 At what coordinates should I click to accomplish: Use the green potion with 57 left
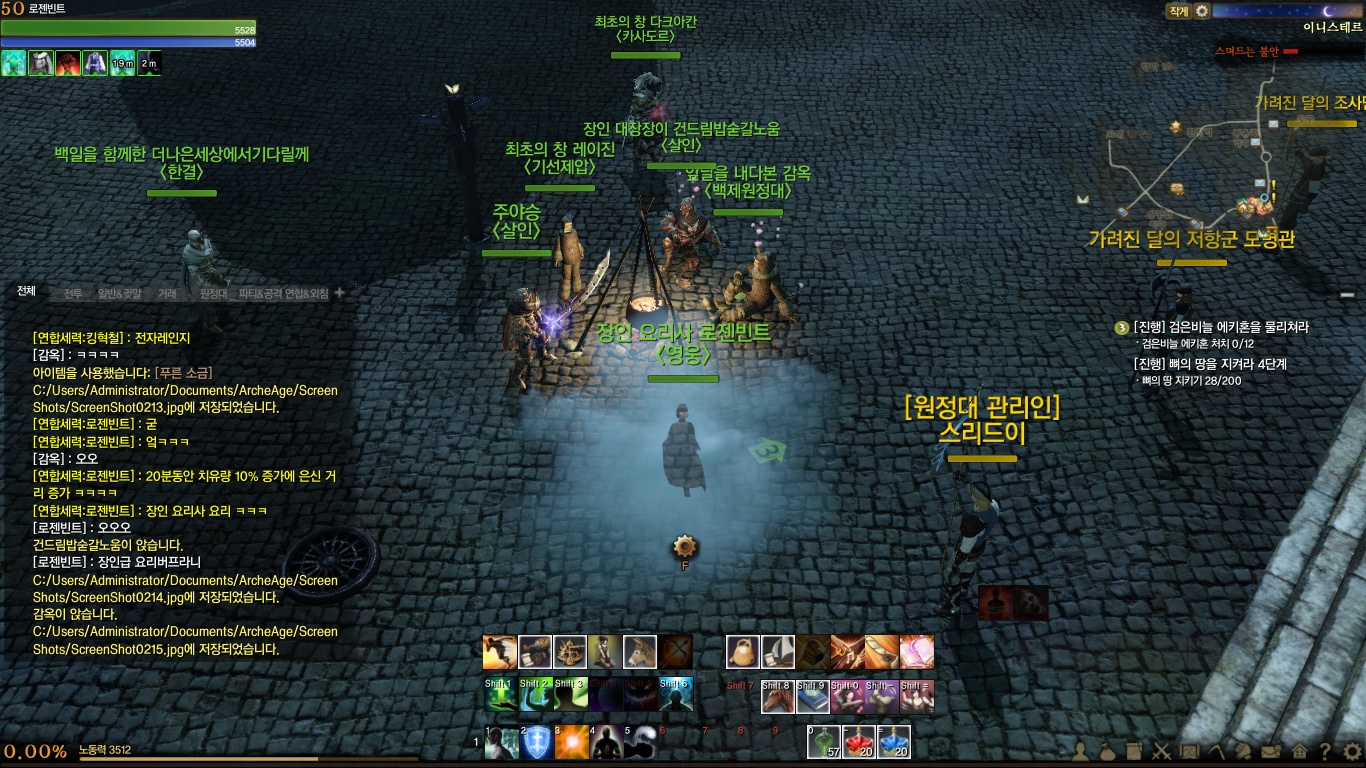(825, 742)
